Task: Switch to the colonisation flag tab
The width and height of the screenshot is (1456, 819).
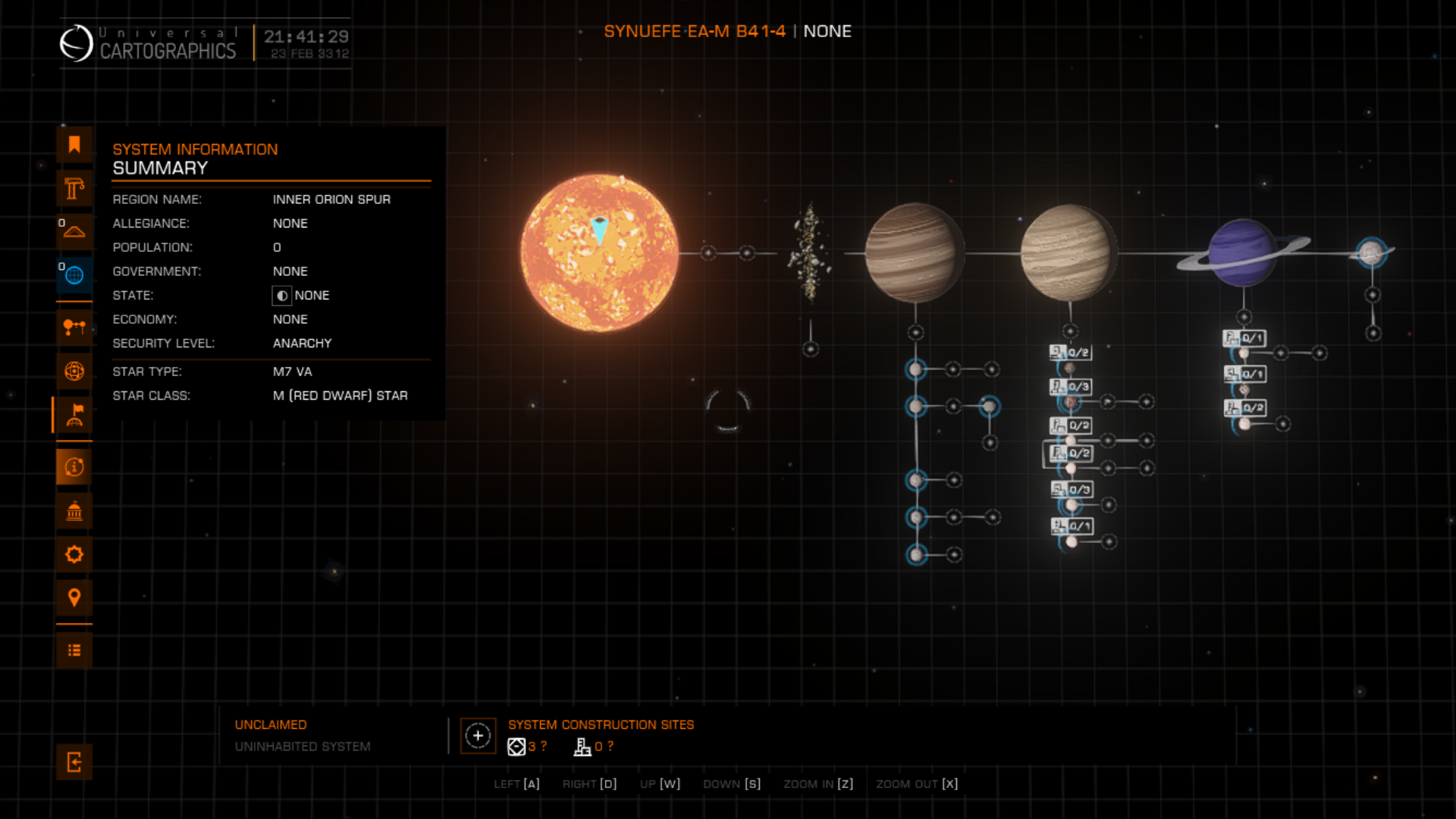Action: pos(74,415)
